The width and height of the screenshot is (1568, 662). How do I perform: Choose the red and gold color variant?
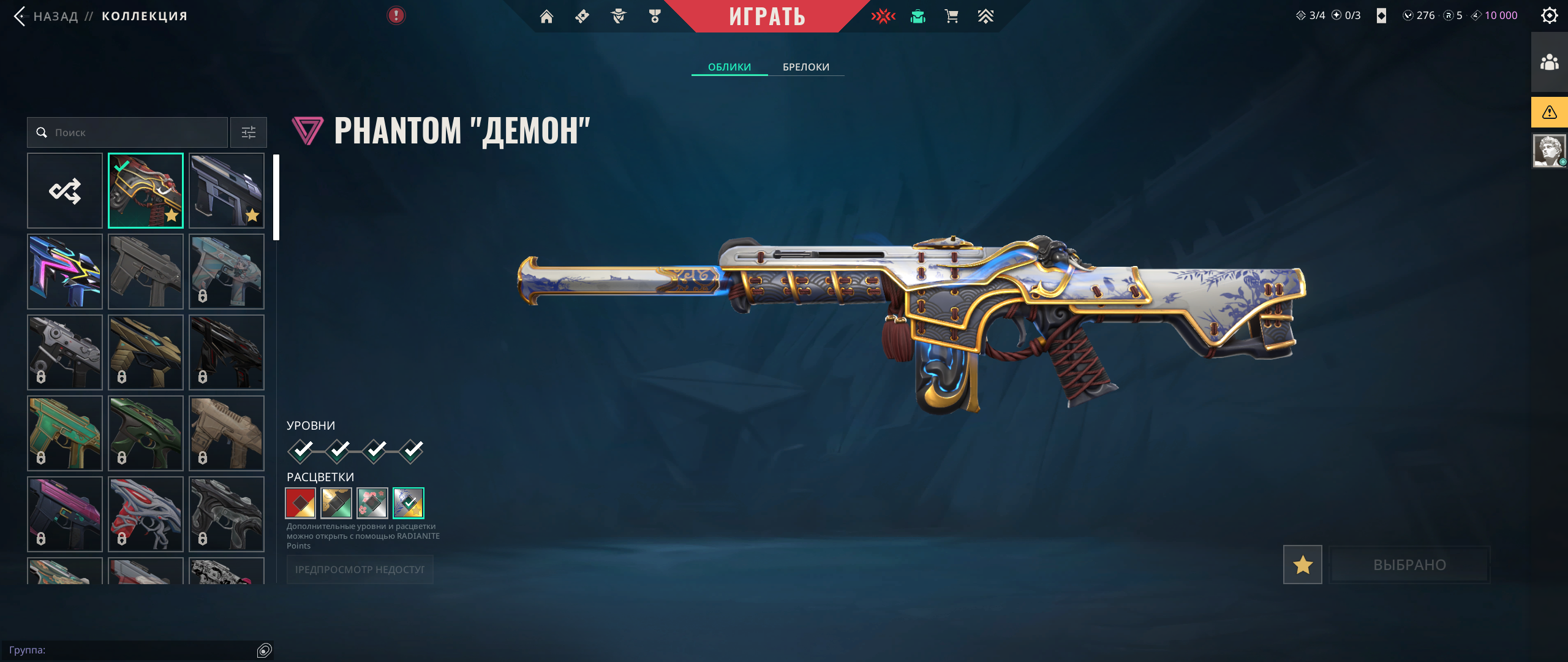301,503
